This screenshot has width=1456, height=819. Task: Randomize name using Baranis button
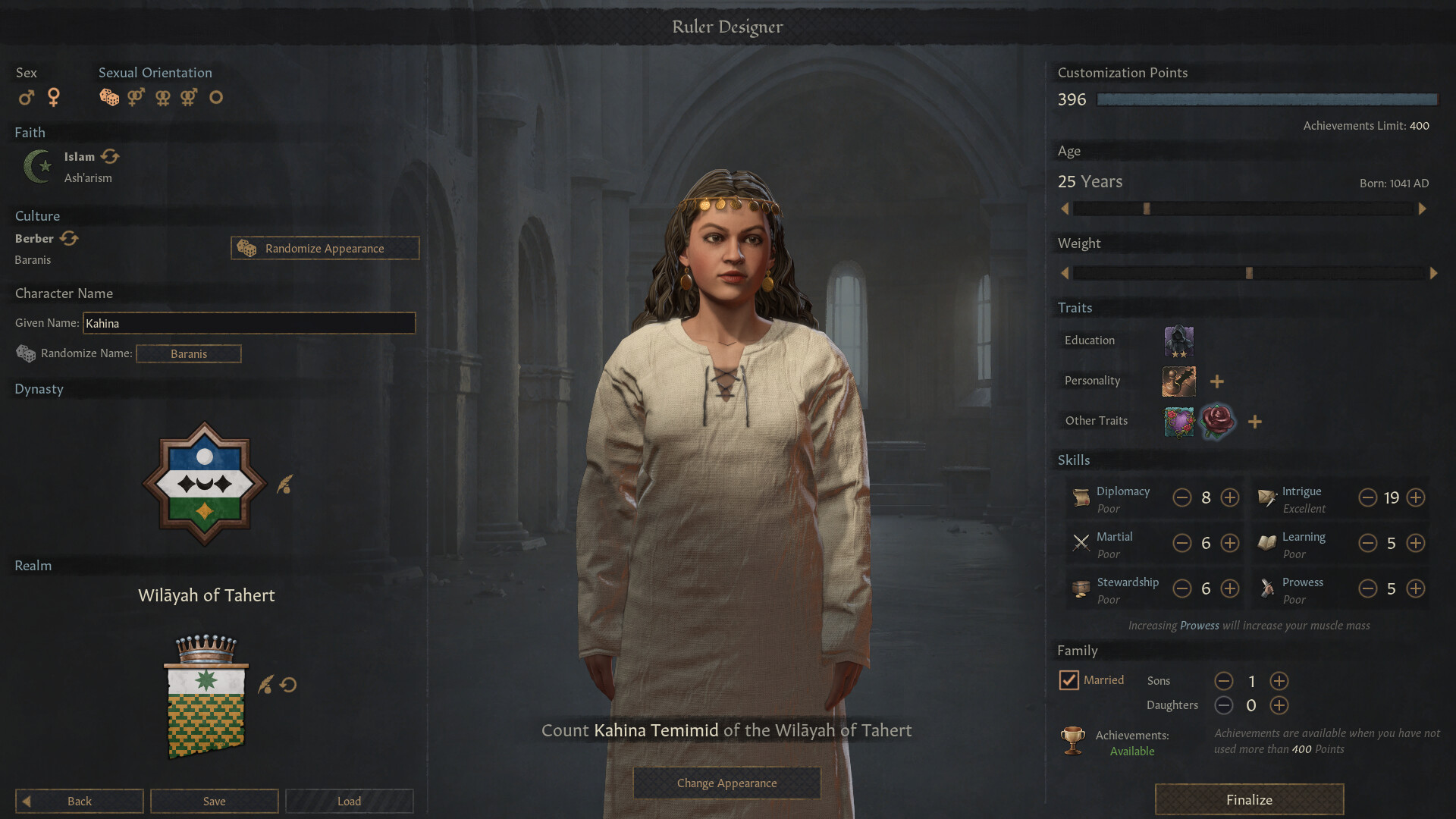tap(189, 353)
